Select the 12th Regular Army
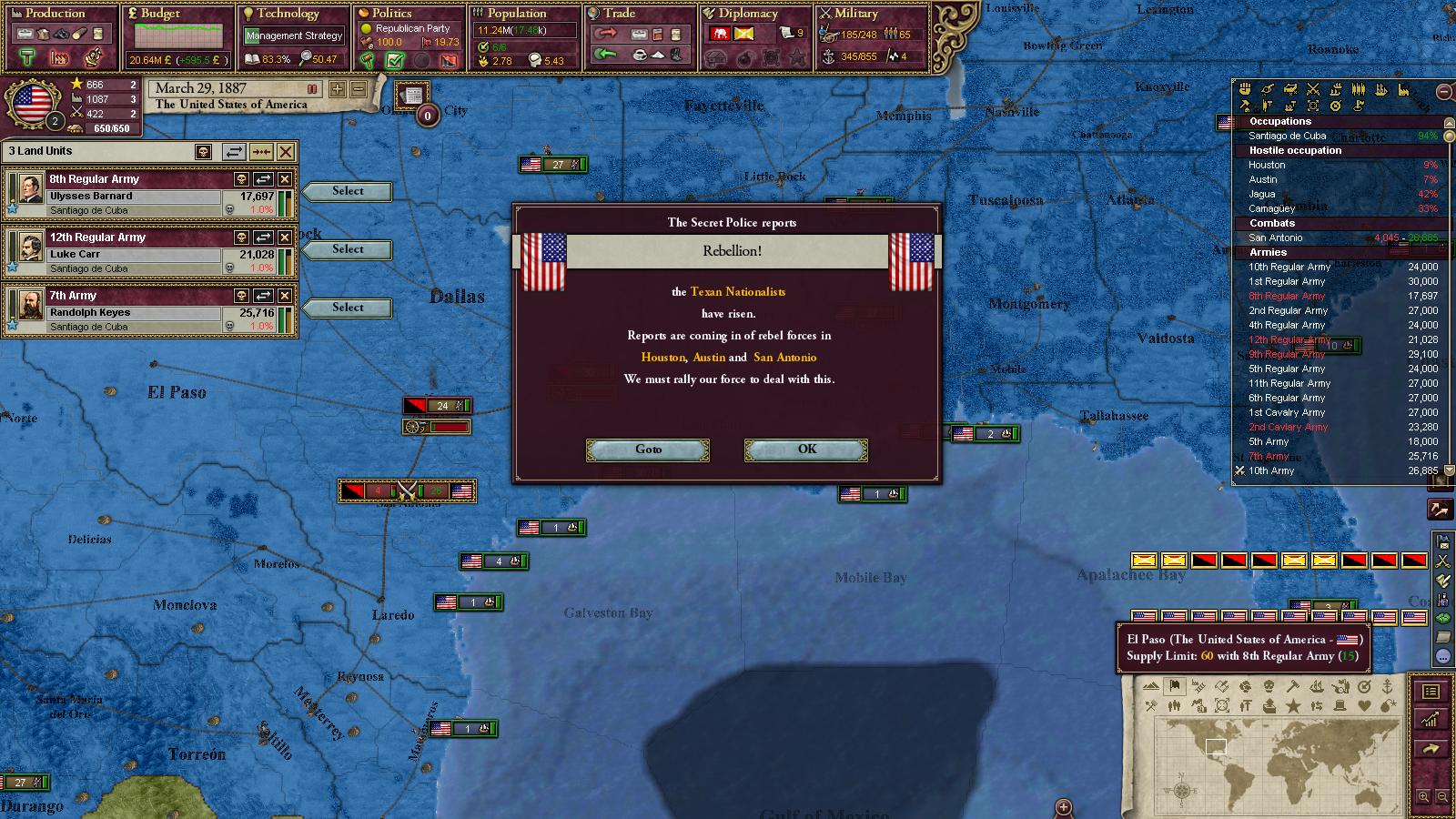The width and height of the screenshot is (1456, 819). pos(347,249)
